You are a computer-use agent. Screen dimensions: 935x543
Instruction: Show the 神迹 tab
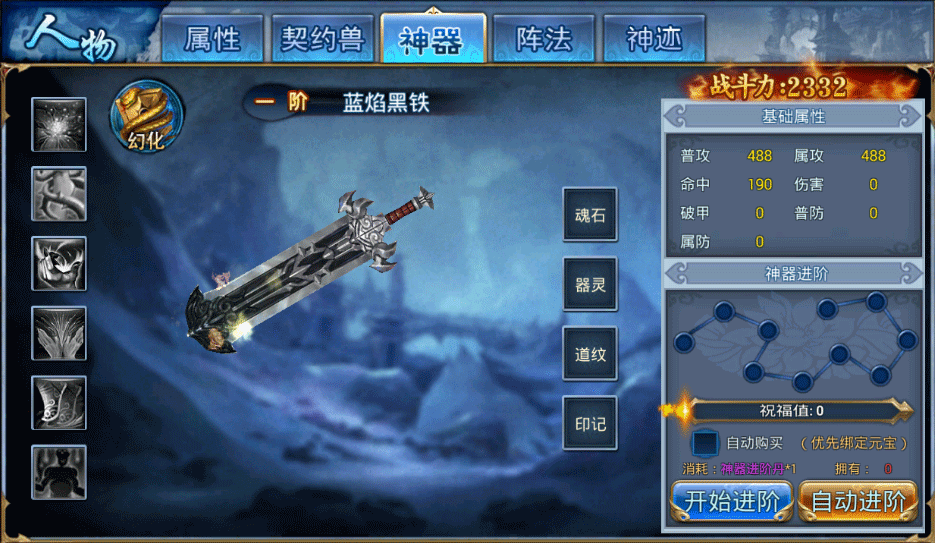(653, 39)
